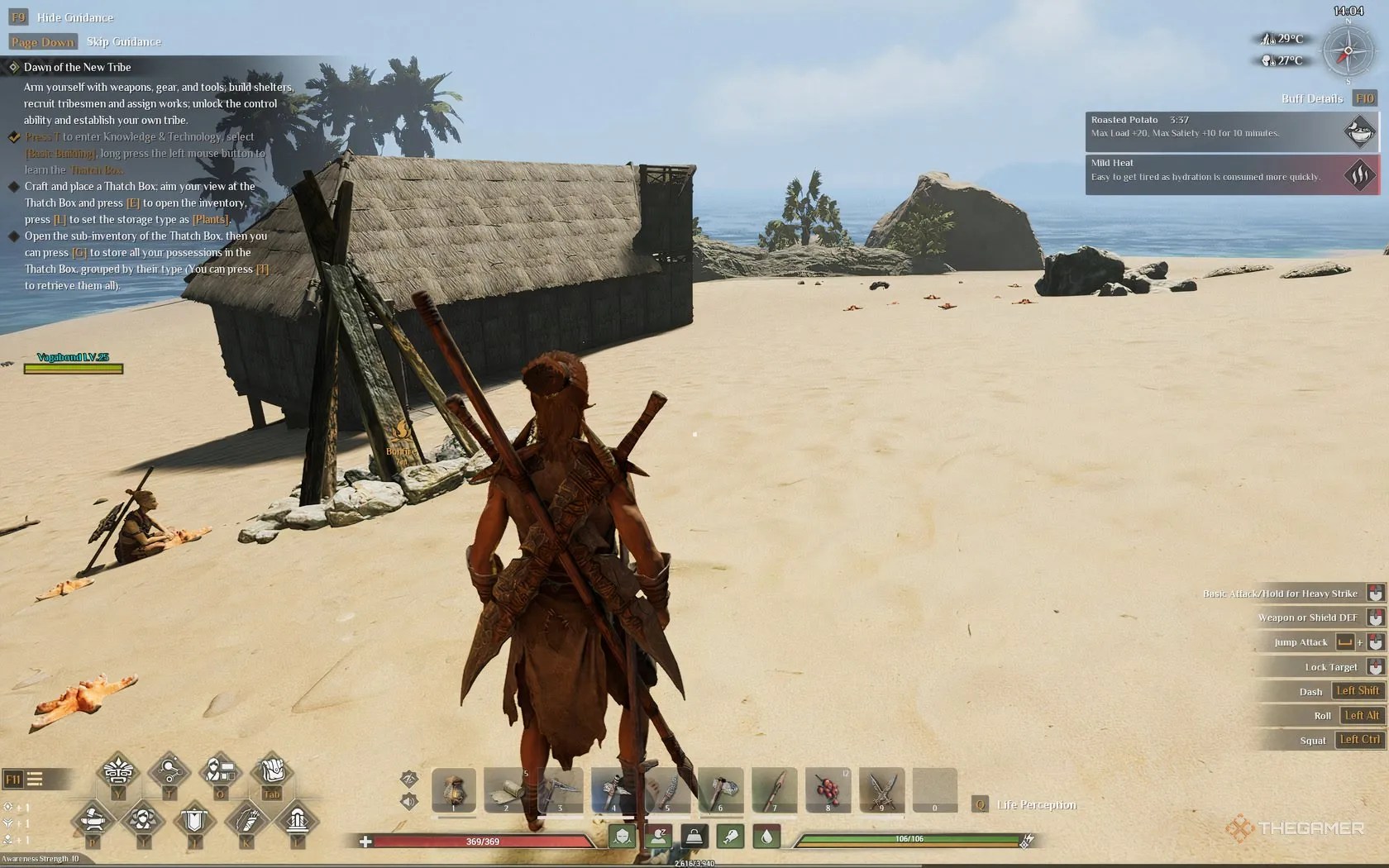Screen dimensions: 1389x868
Task: Mute game audio with the speaker toggle
Action: click(408, 801)
